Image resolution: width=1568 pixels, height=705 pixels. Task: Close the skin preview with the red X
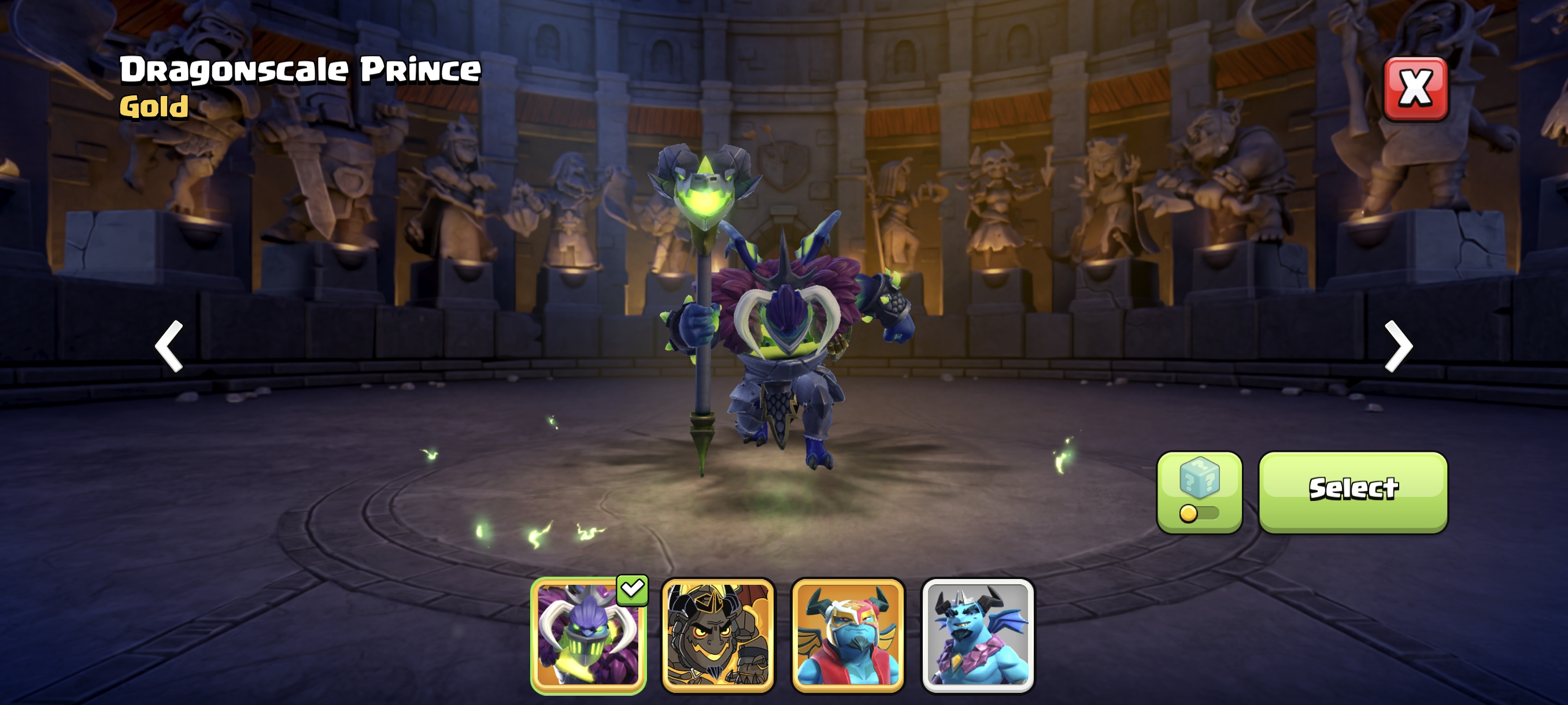pyautogui.click(x=1415, y=89)
